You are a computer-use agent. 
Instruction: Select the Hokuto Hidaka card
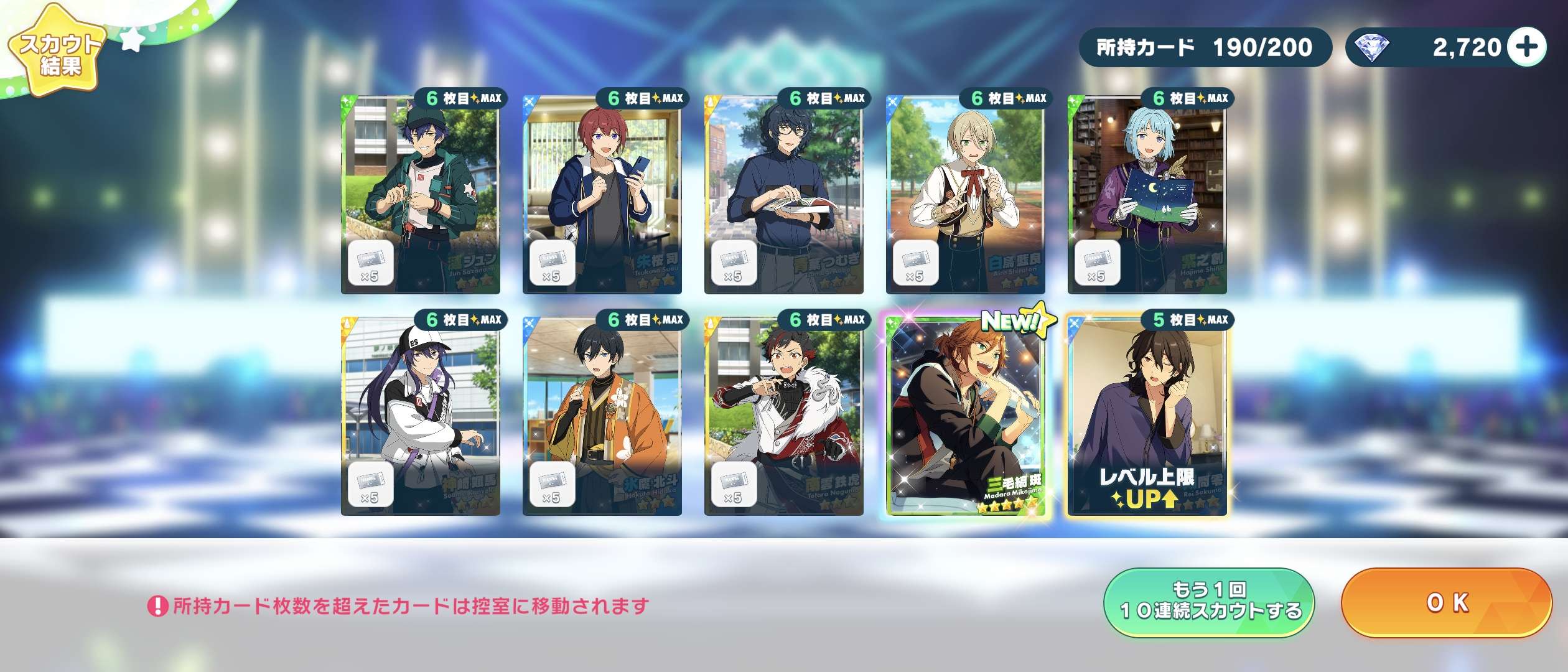602,417
